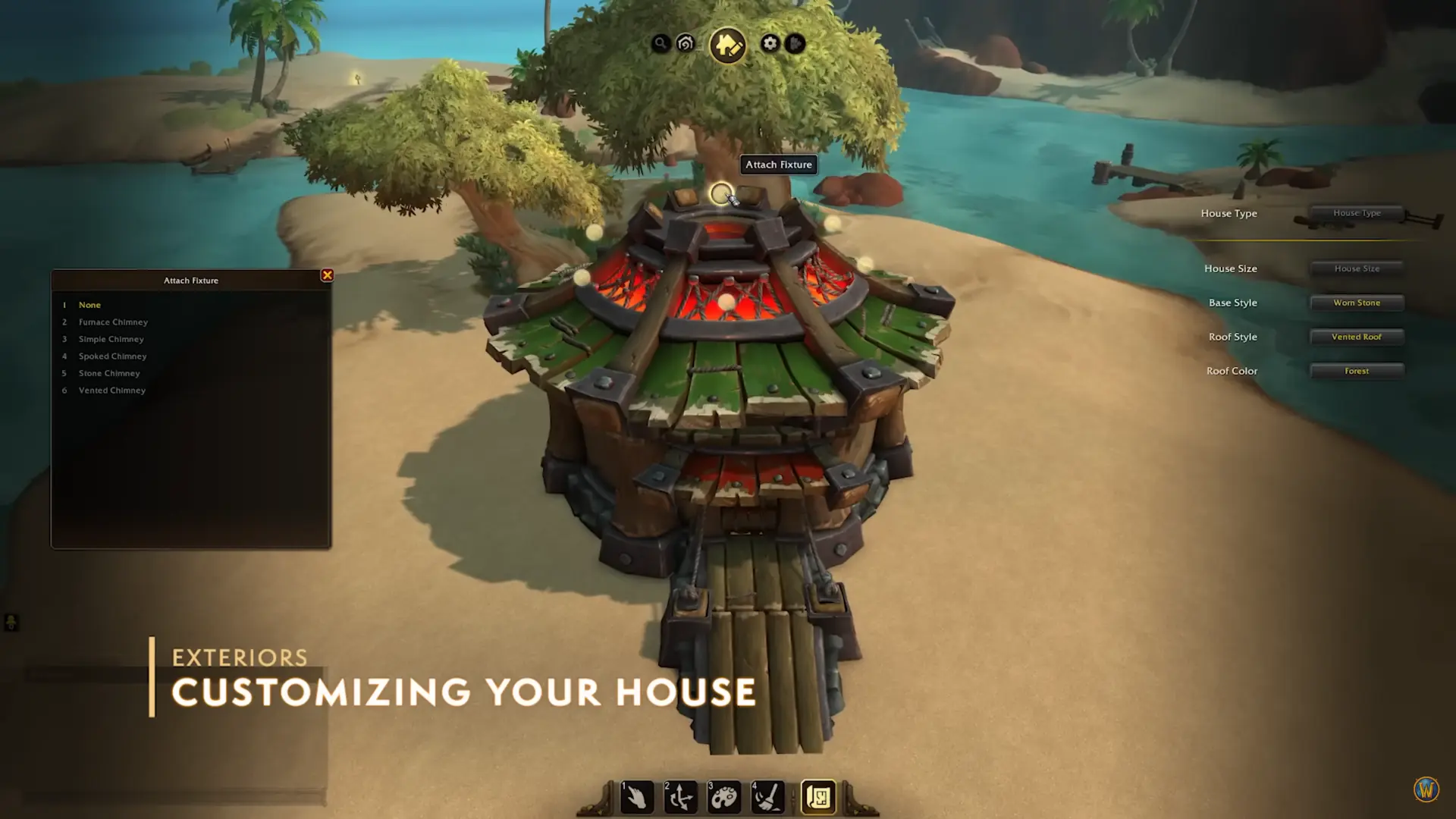Open the gear settings icon

770,43
